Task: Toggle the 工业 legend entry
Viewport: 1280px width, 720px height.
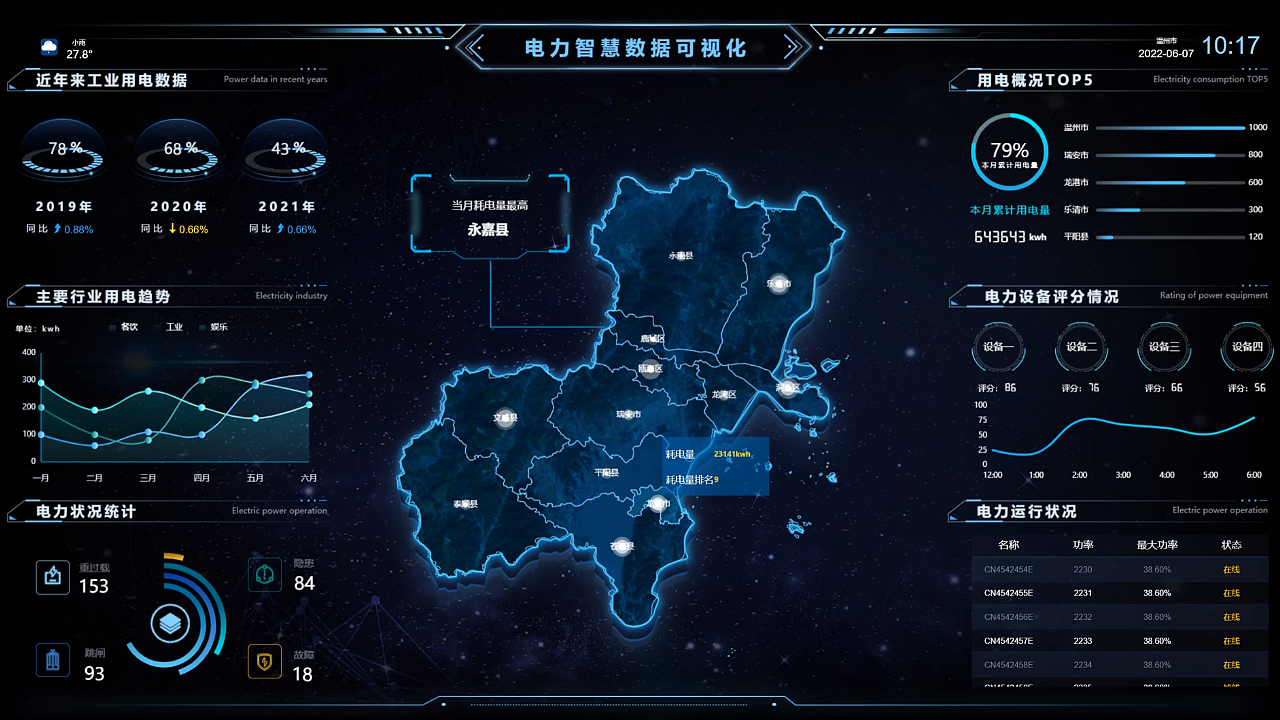Action: pos(171,326)
